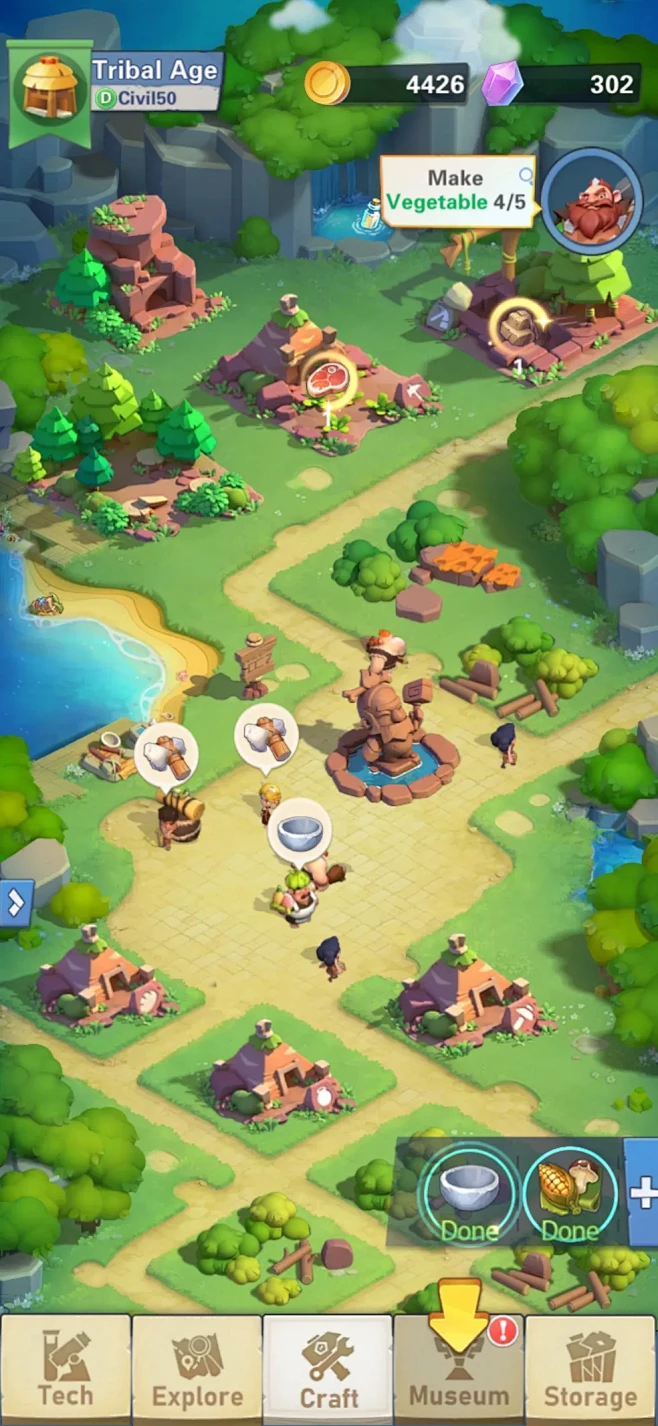Expand the blue arrow side panel
This screenshot has width=658, height=1426.
(16, 903)
